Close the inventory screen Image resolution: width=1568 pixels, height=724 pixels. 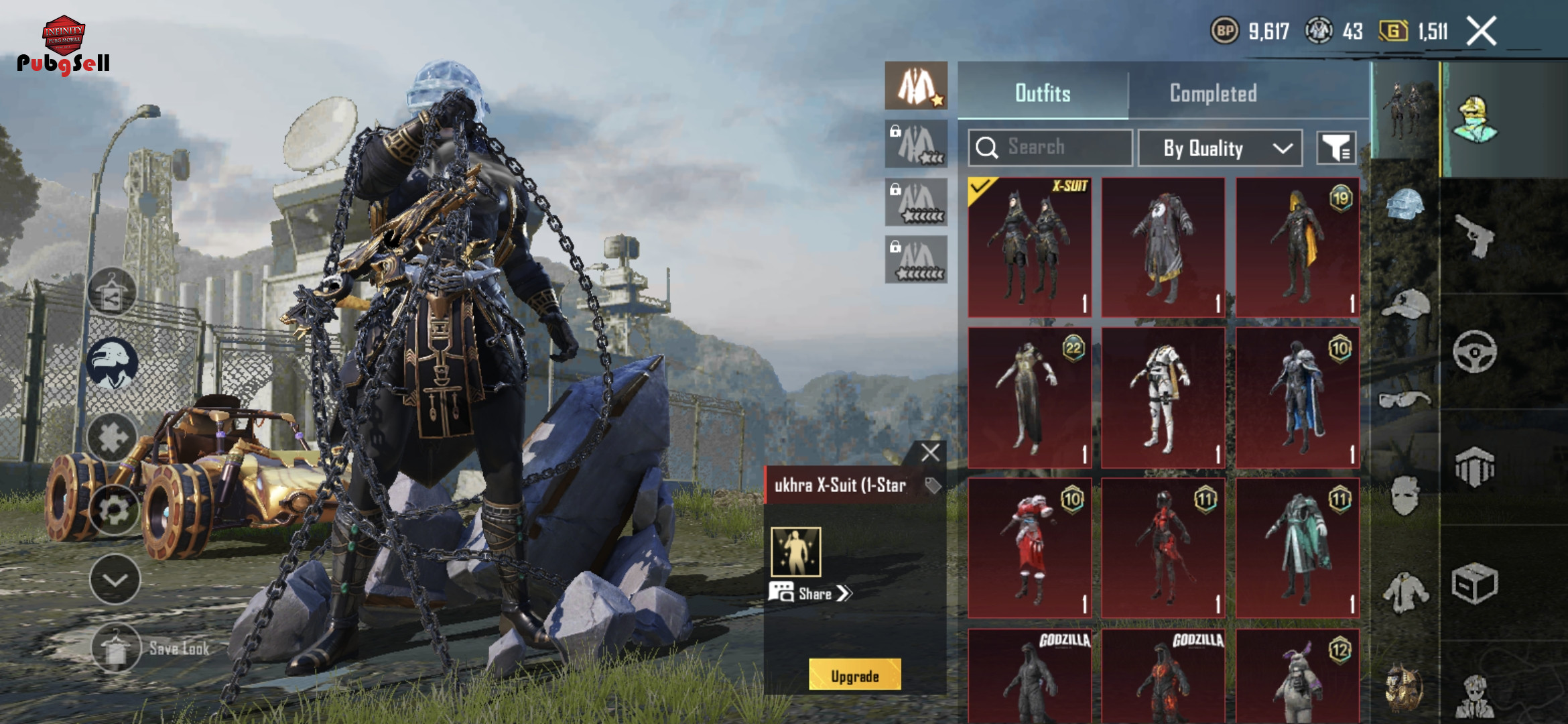(1482, 31)
